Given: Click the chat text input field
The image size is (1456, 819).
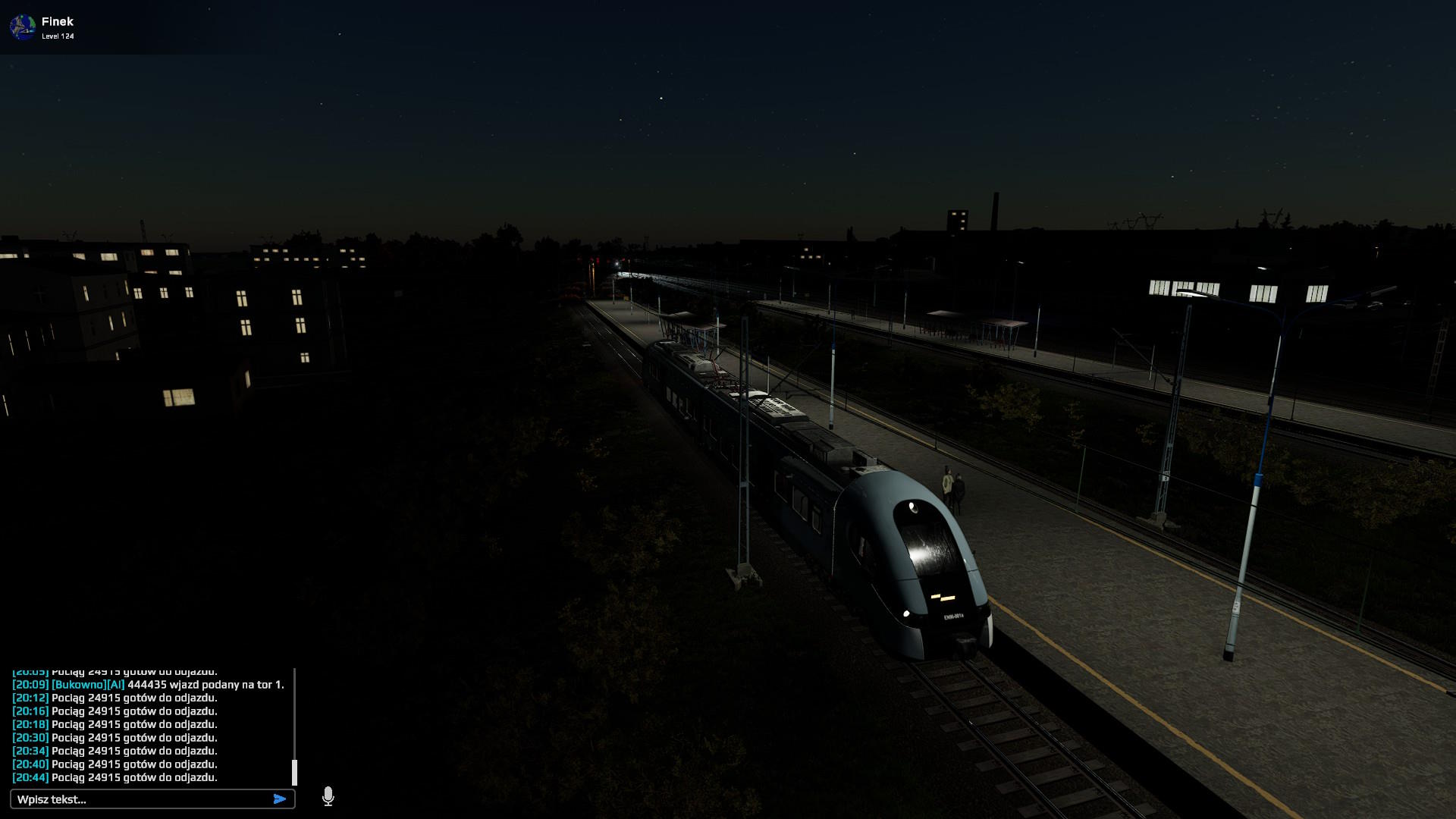Looking at the screenshot, I should click(x=140, y=799).
